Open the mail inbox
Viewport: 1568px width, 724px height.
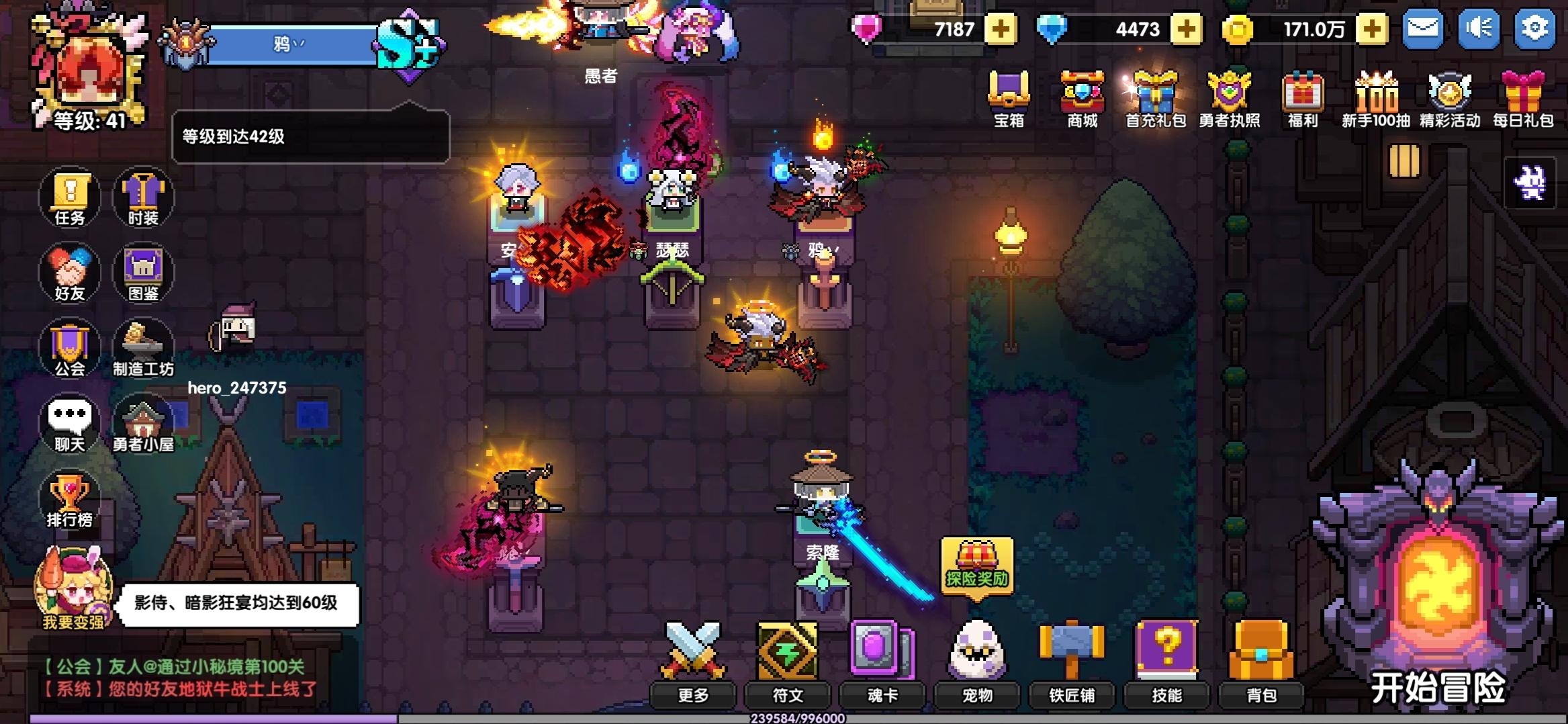[x=1424, y=29]
